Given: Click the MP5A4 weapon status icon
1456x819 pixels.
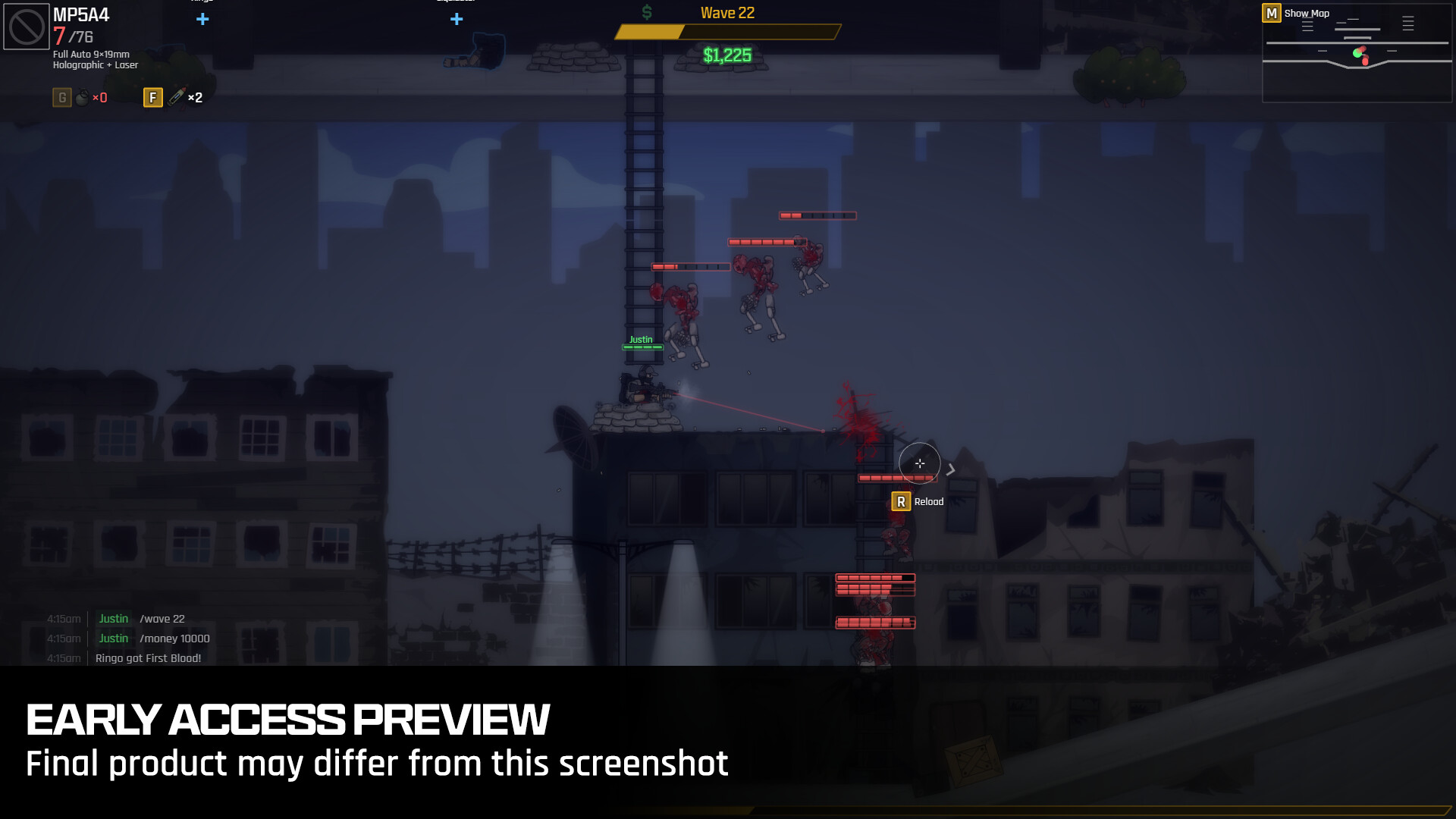Looking at the screenshot, I should 25,27.
